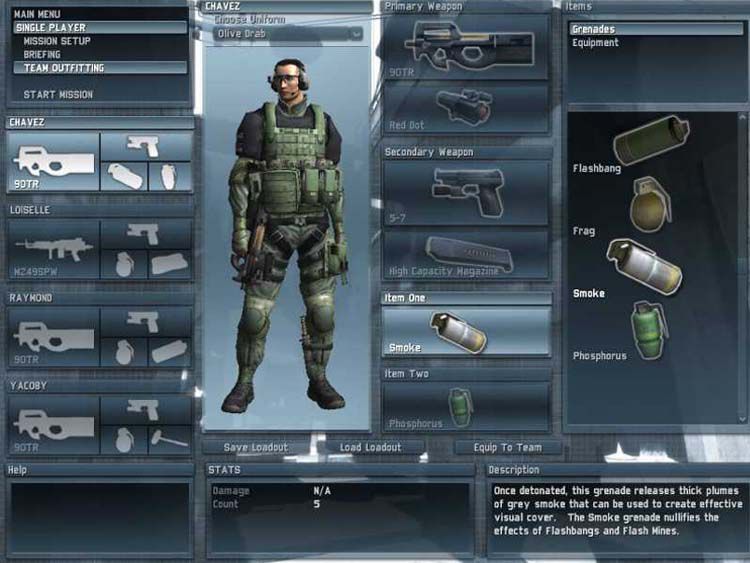Viewport: 750px width, 563px height.
Task: Select Loiselle's M249SPW weapon slot
Action: [x=54, y=249]
